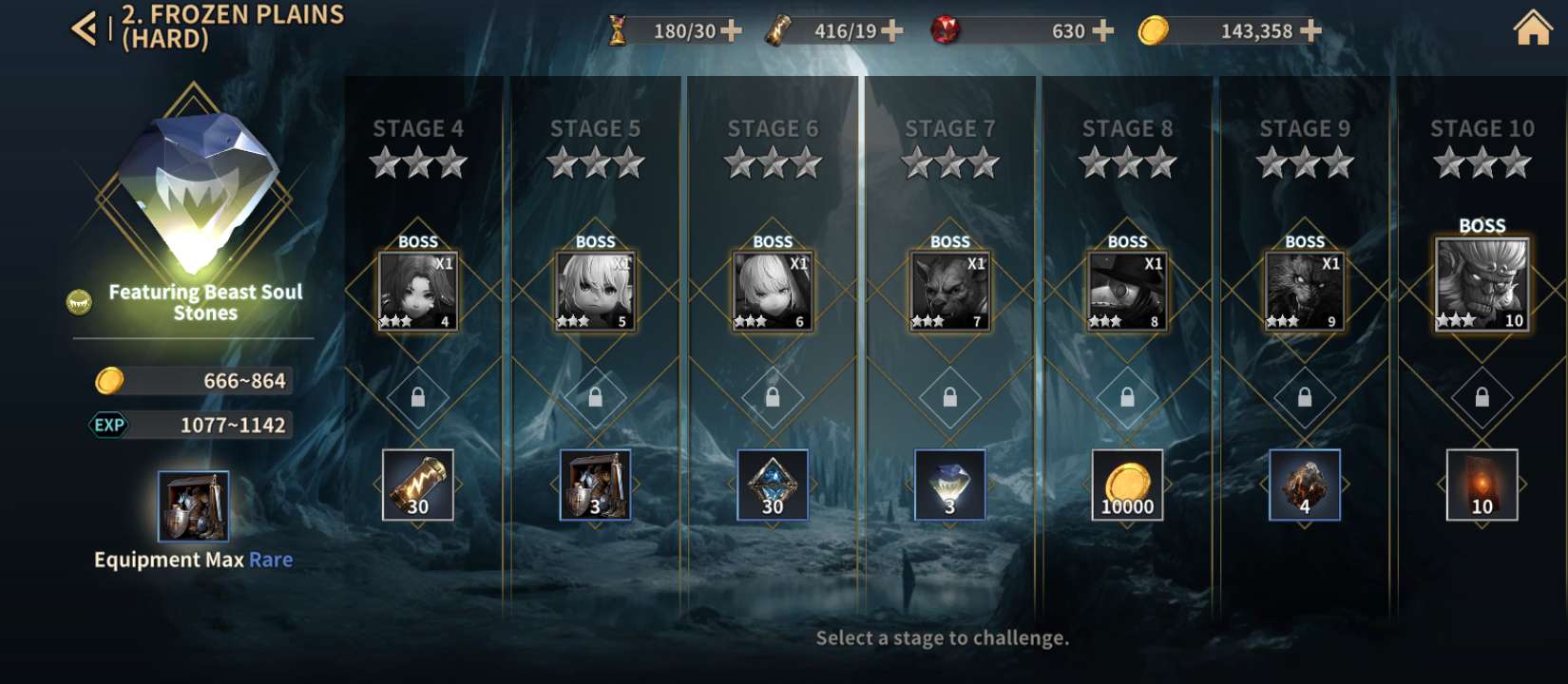Return to the home screen
This screenshot has height=684, width=1568.
coord(1532,28)
